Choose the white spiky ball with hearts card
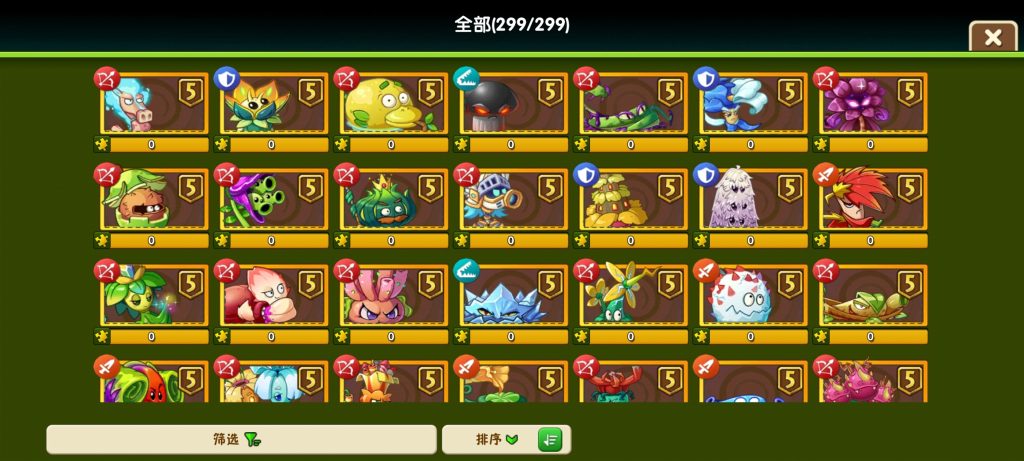Viewport: 1024px width, 461px height. point(751,297)
